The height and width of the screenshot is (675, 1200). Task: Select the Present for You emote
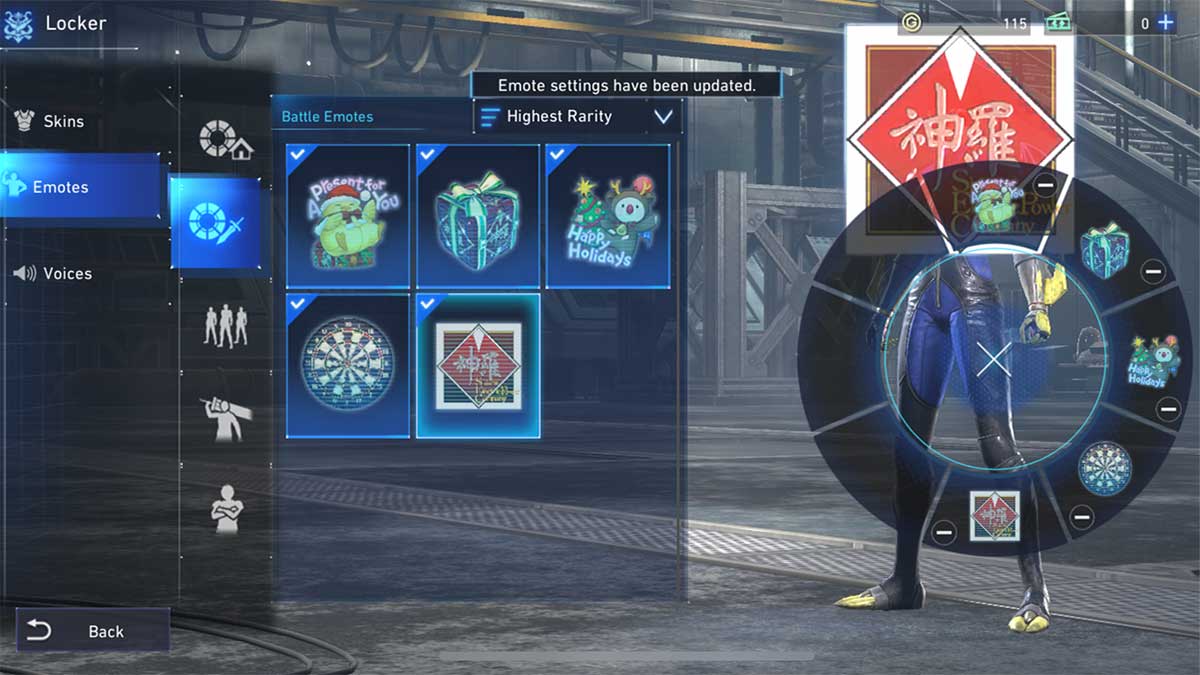click(347, 216)
